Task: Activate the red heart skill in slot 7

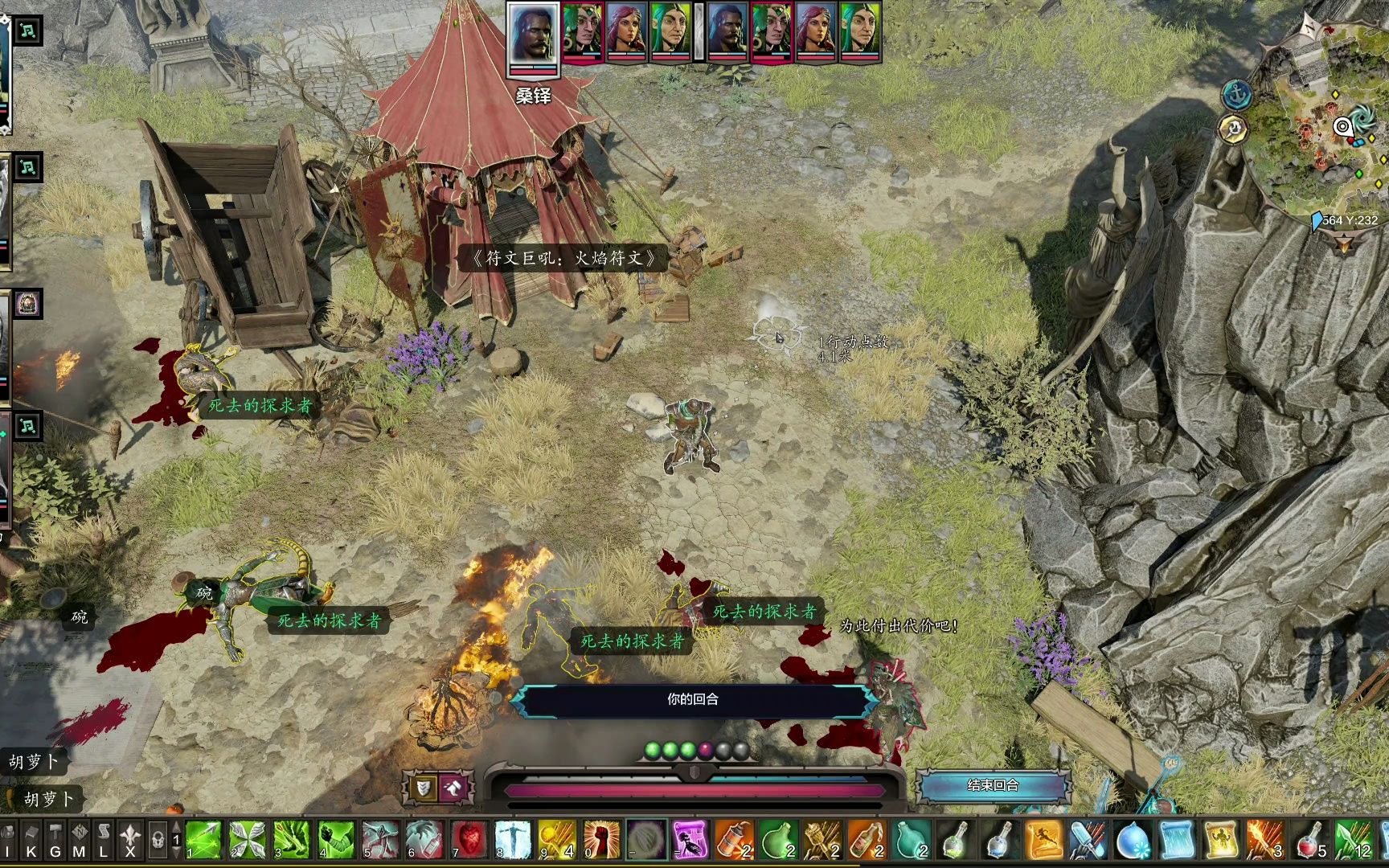Action: (469, 840)
